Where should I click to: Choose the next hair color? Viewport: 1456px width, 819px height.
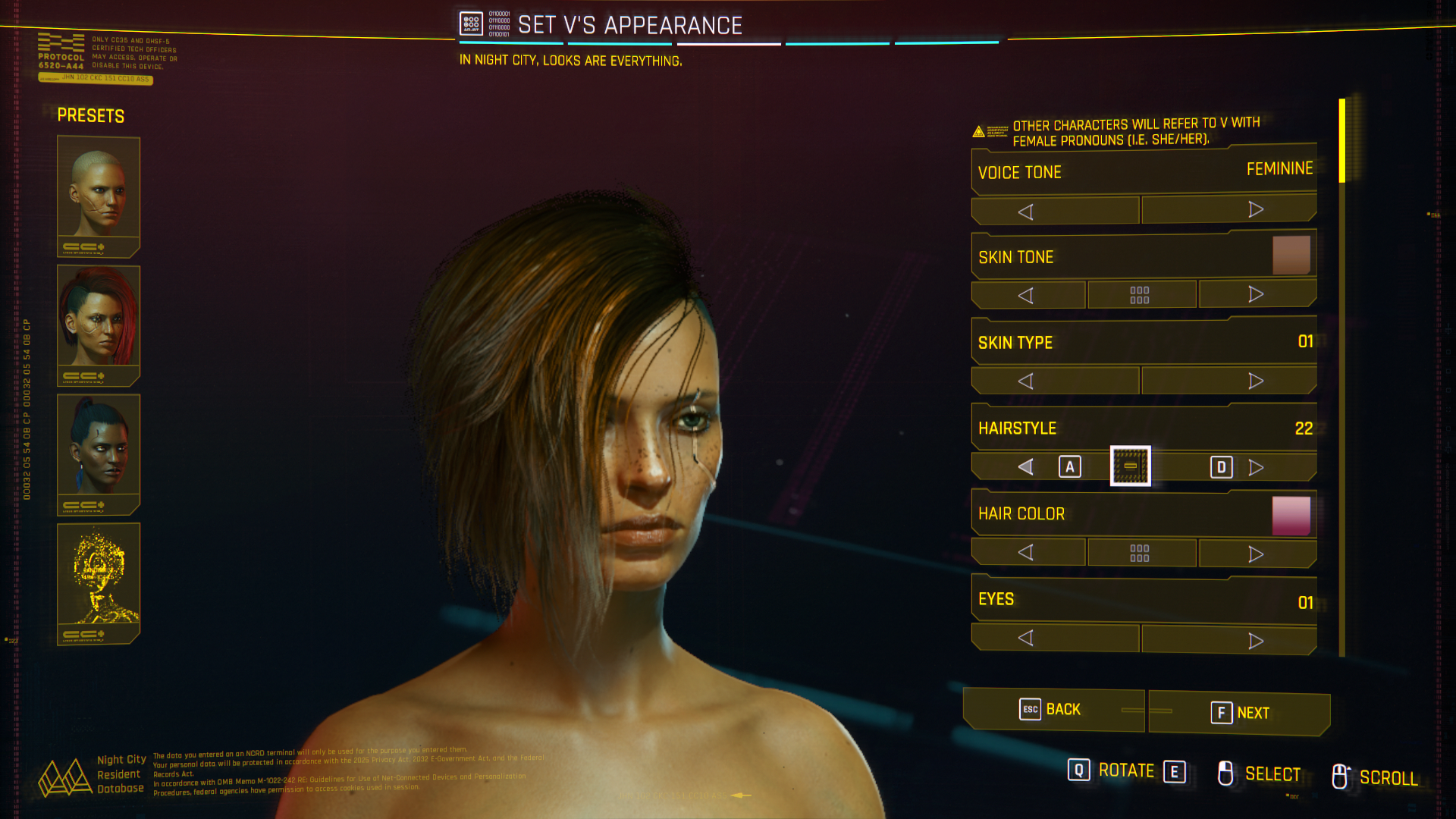1257,554
